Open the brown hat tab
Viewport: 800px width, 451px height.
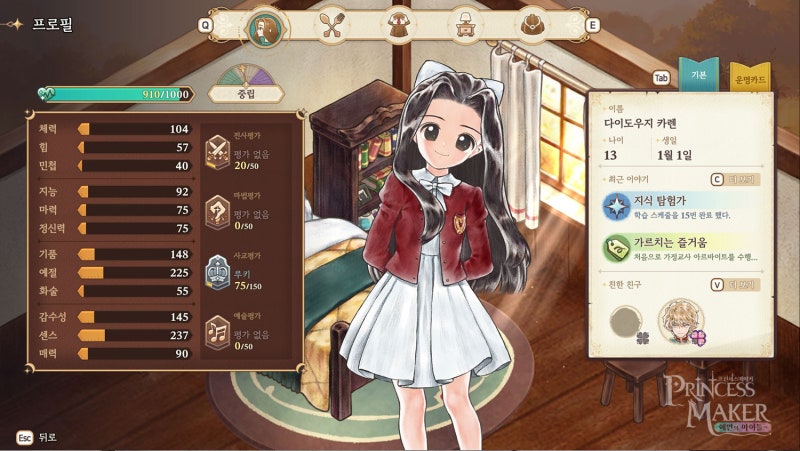[x=533, y=24]
